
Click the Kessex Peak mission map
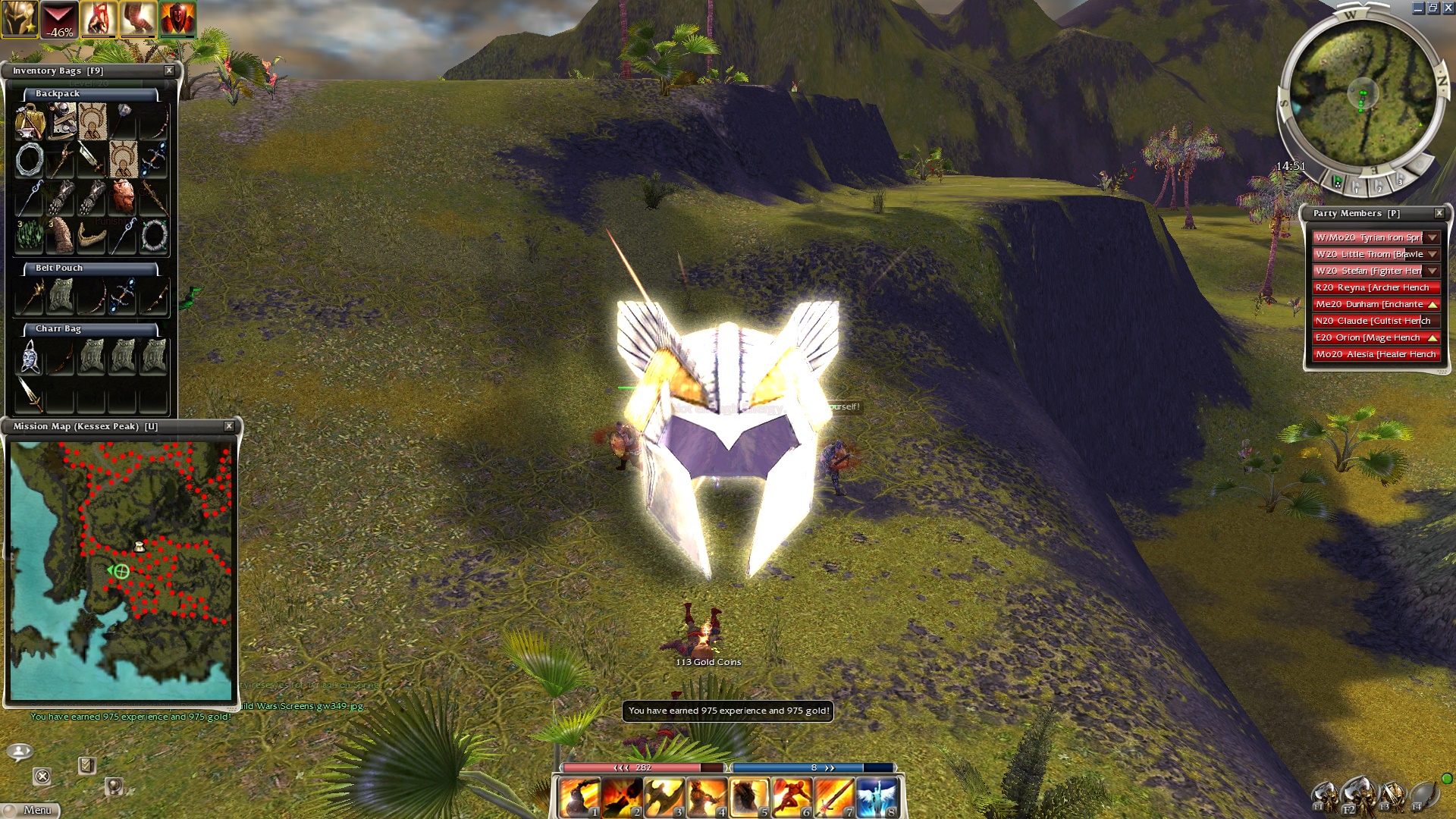pyautogui.click(x=121, y=570)
